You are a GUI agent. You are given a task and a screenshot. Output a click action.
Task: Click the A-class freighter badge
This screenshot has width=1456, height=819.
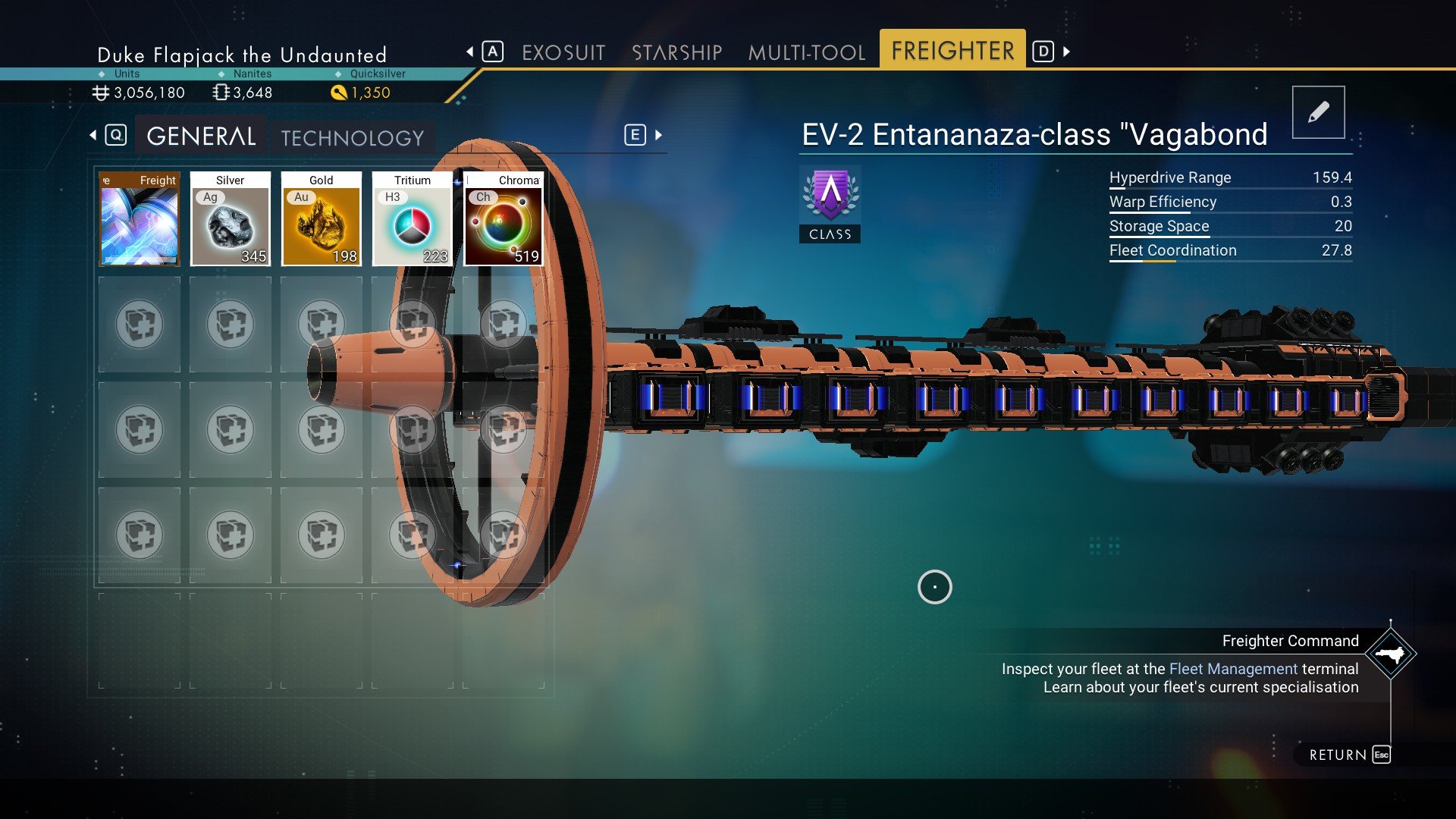(830, 204)
